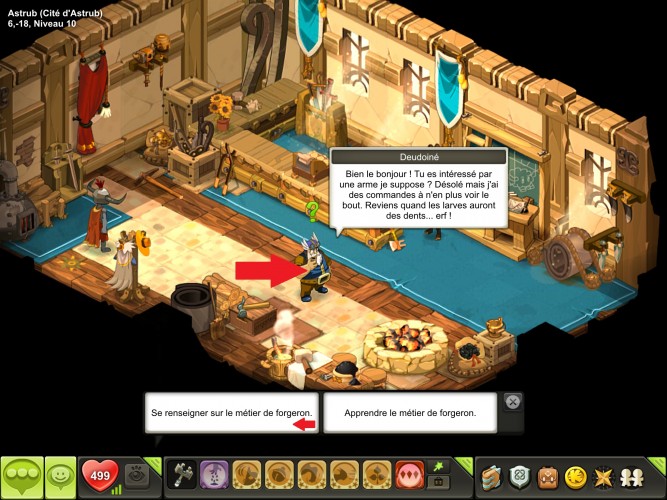
Task: Open the two-figures friends icon
Action: tap(636, 476)
